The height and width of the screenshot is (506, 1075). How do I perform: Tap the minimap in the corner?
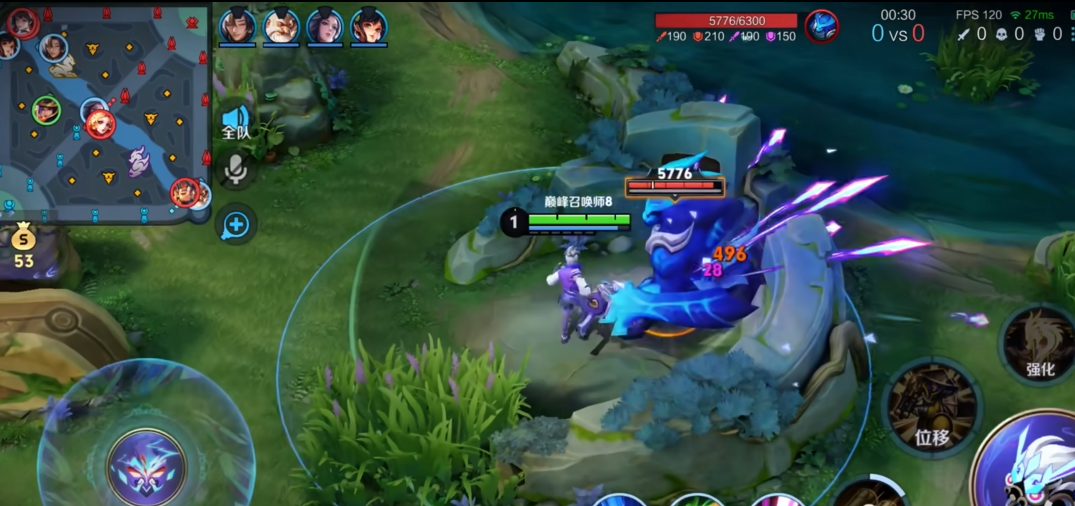point(104,110)
